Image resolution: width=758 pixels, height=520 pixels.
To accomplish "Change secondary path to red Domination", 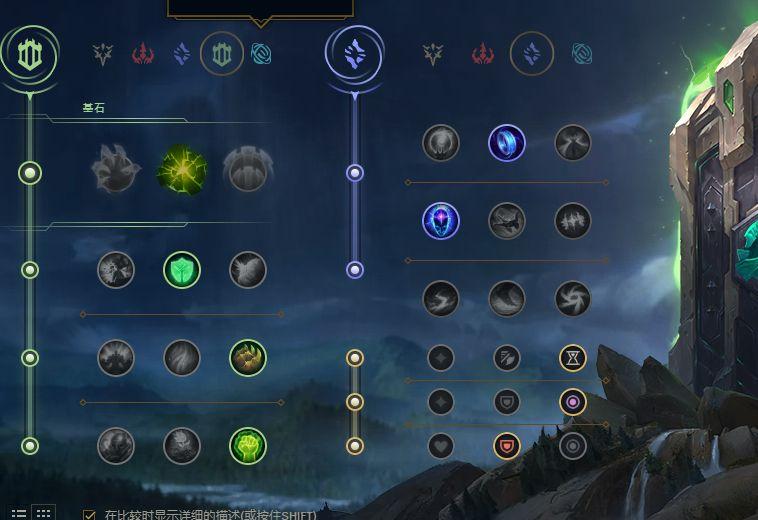I will tap(483, 53).
